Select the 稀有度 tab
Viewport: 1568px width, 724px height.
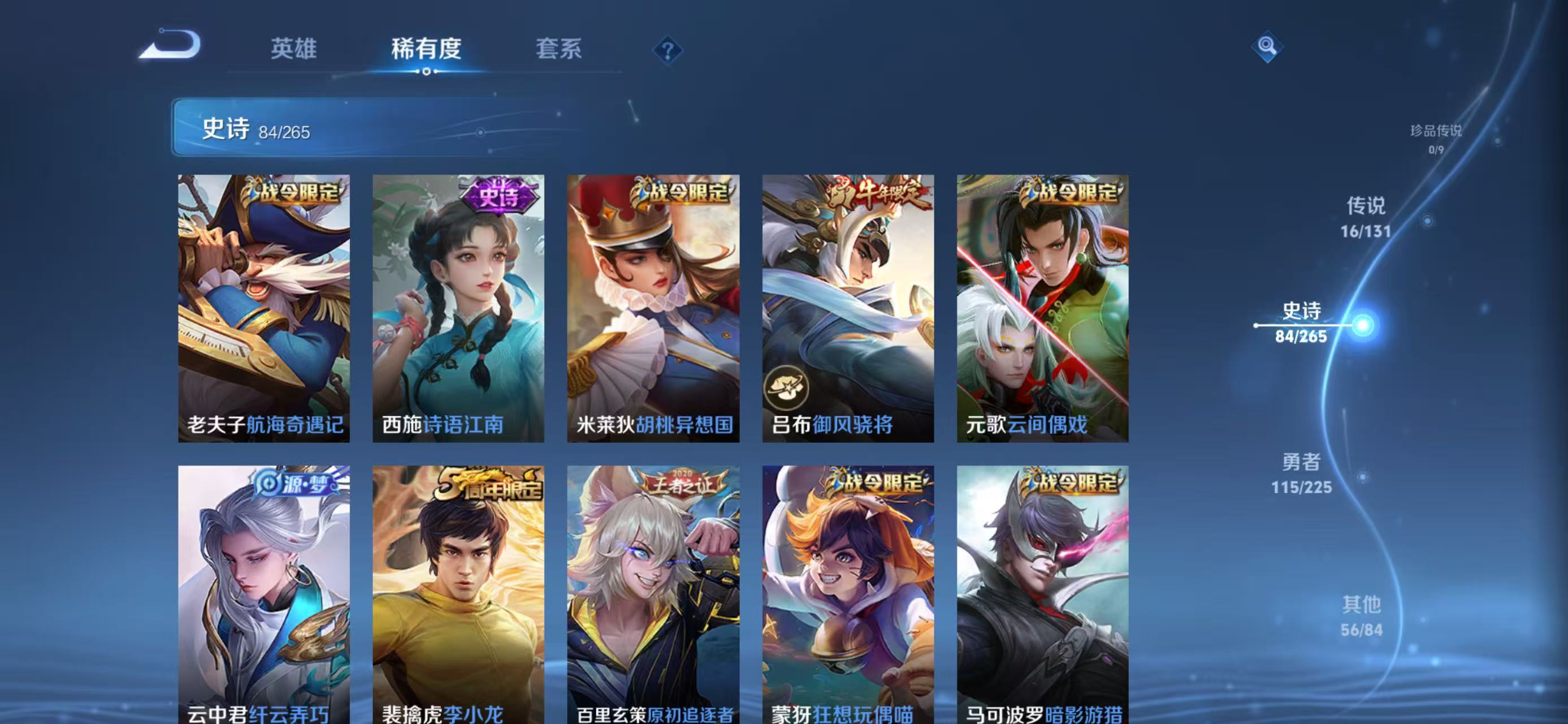coord(426,49)
